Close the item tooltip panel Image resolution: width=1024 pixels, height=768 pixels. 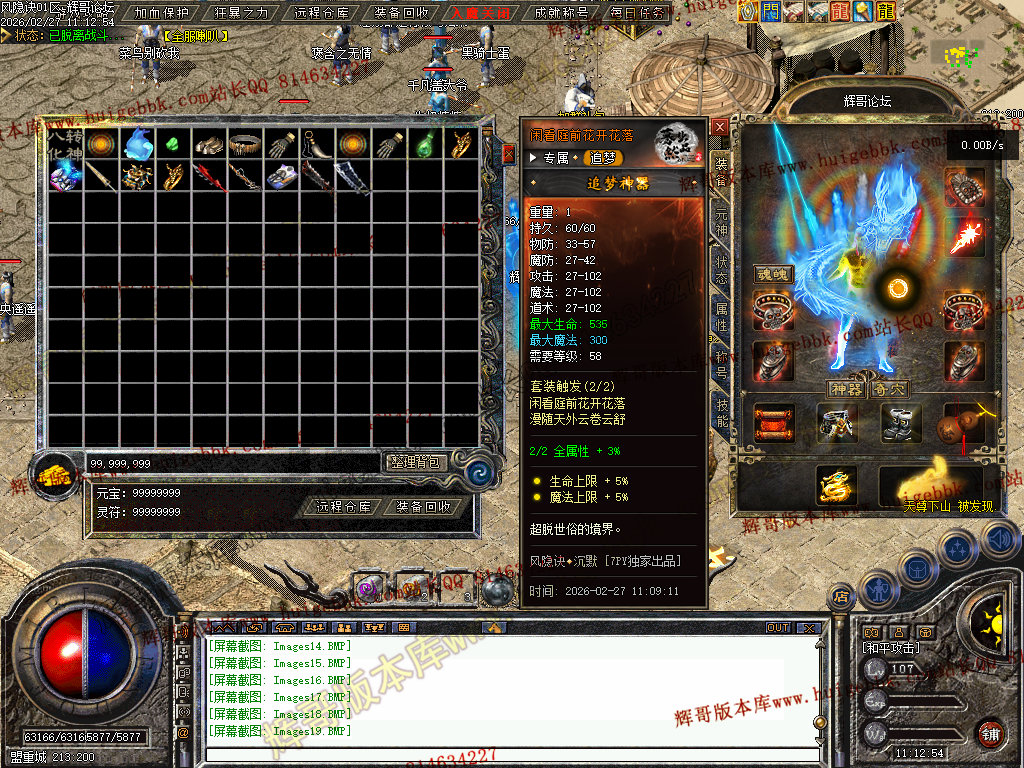[720, 127]
